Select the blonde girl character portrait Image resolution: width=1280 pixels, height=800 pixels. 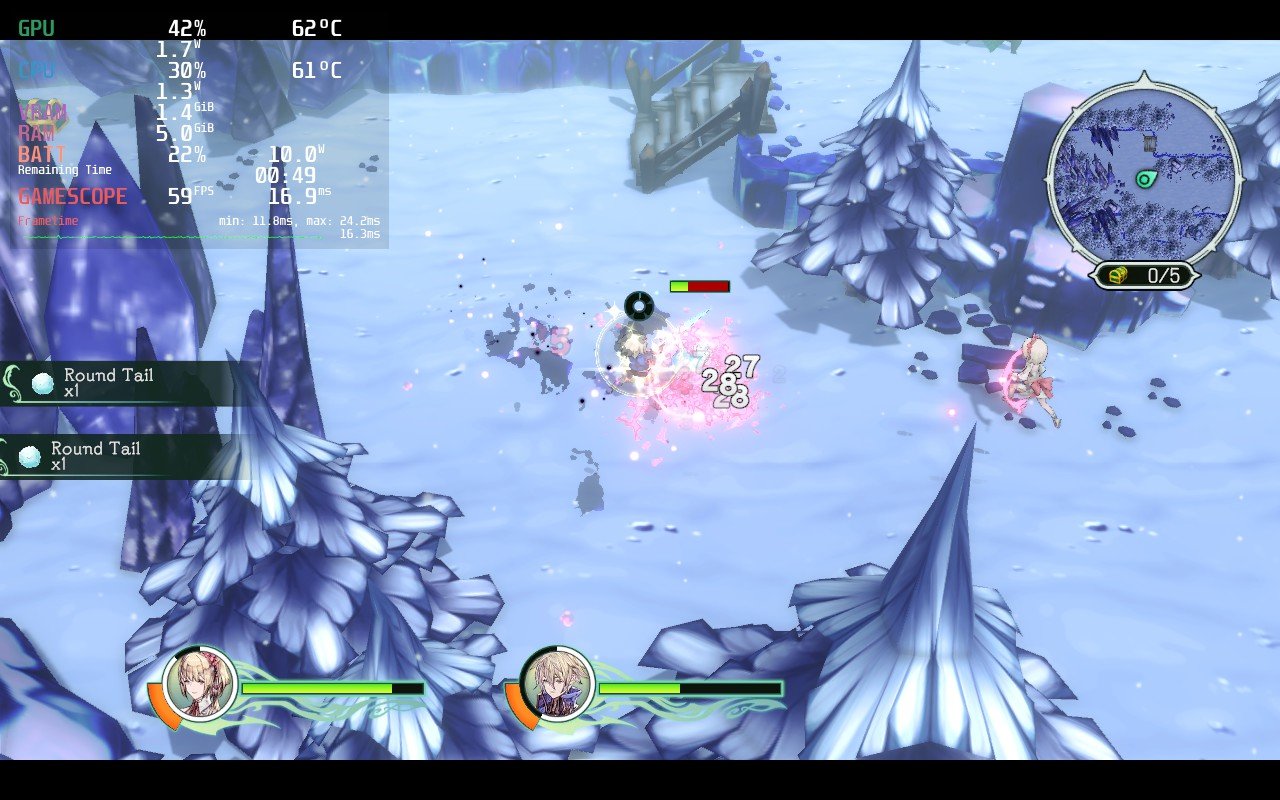coord(199,684)
